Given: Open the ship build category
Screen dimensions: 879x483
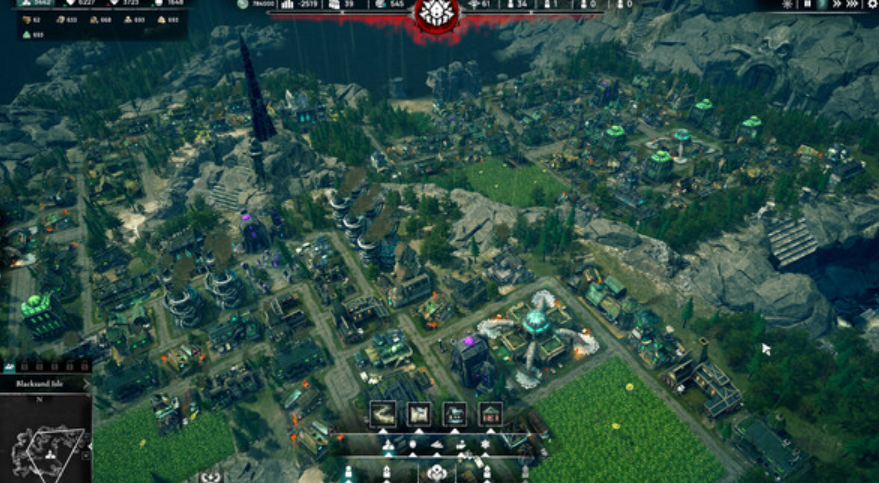Looking at the screenshot, I should click(436, 444).
